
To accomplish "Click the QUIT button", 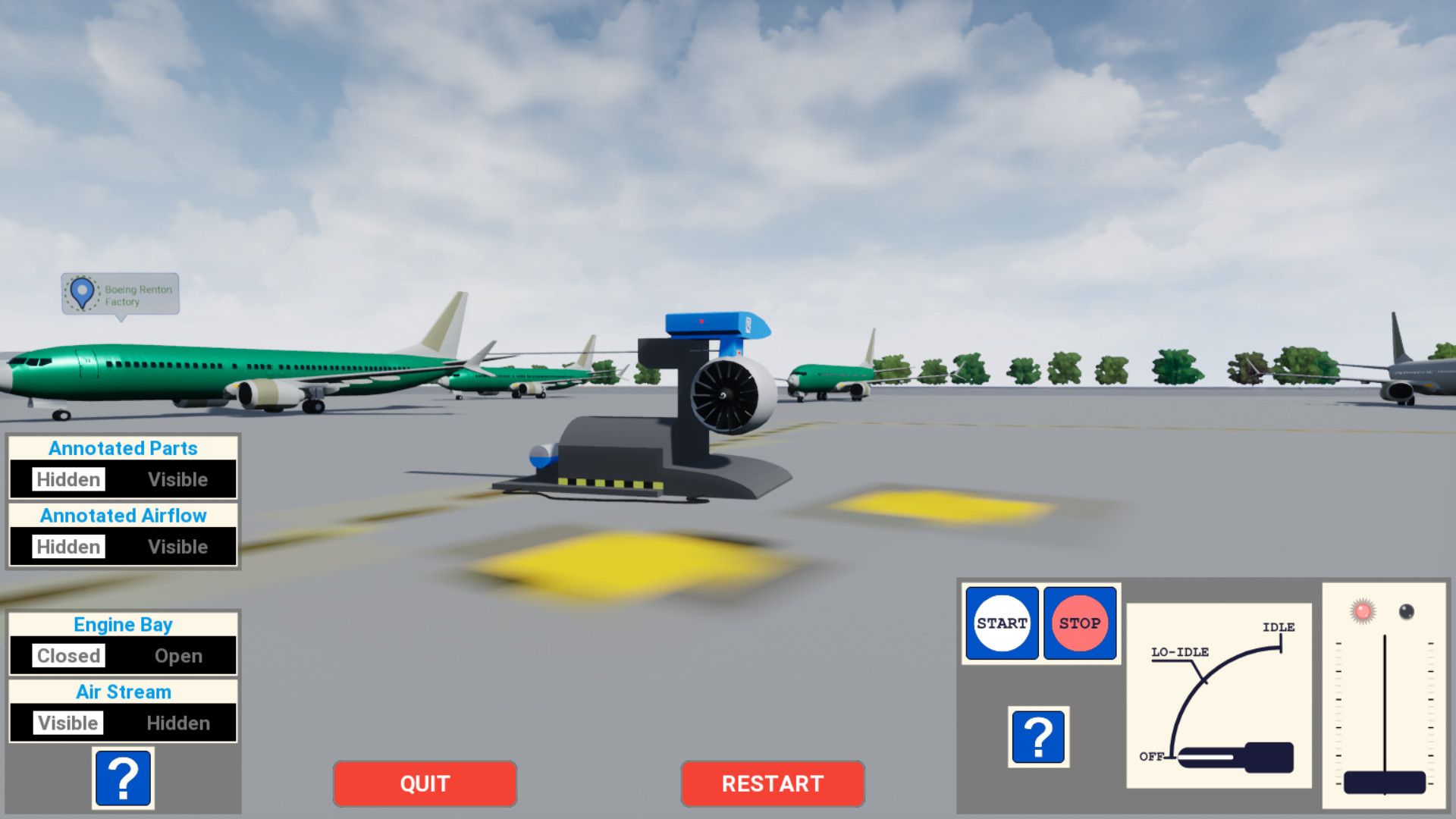I will click(424, 783).
